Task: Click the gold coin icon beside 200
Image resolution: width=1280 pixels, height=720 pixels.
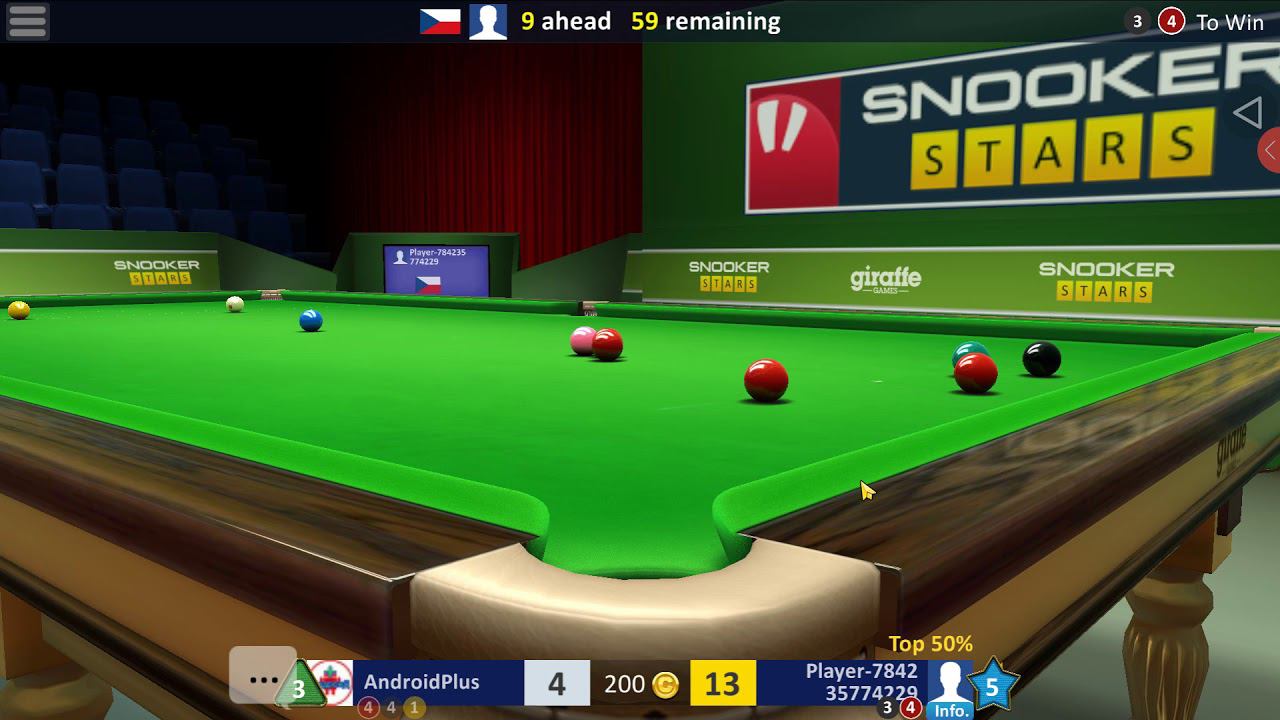Action: (664, 684)
